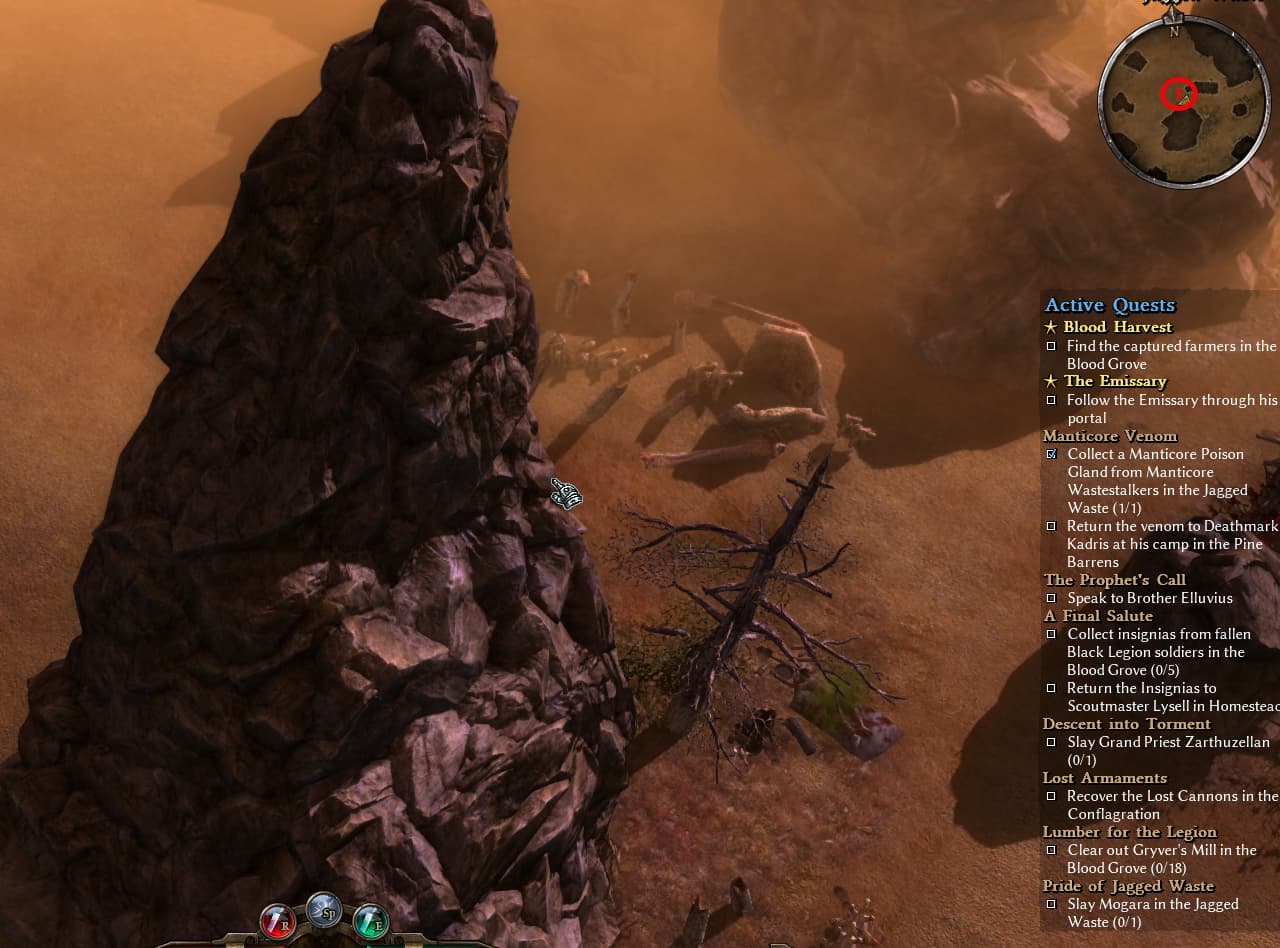The height and width of the screenshot is (948, 1280).
Task: Select the Blood Harvest quest title
Action: coord(1117,327)
